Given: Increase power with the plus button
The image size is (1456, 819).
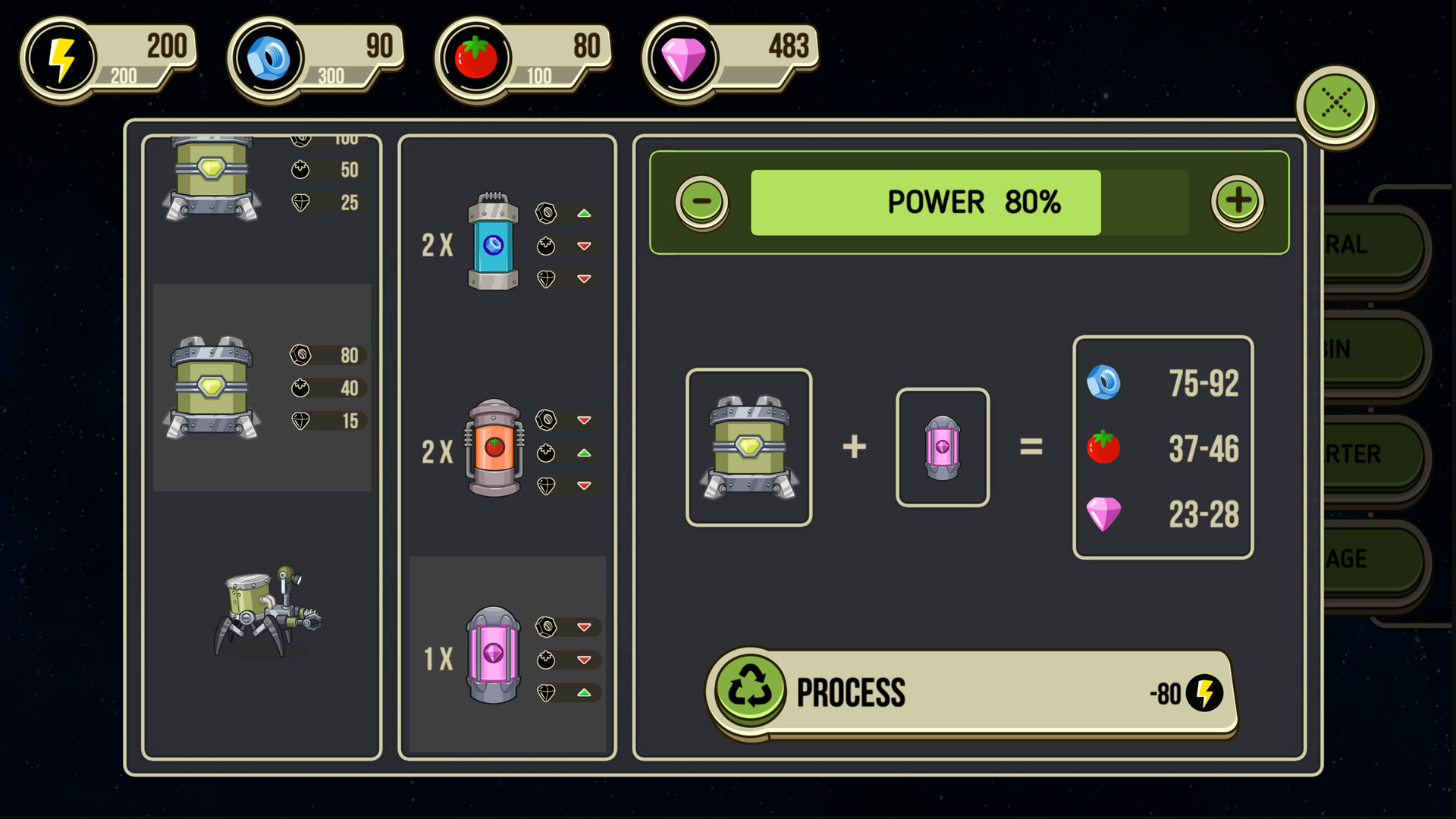Looking at the screenshot, I should pos(1238,201).
